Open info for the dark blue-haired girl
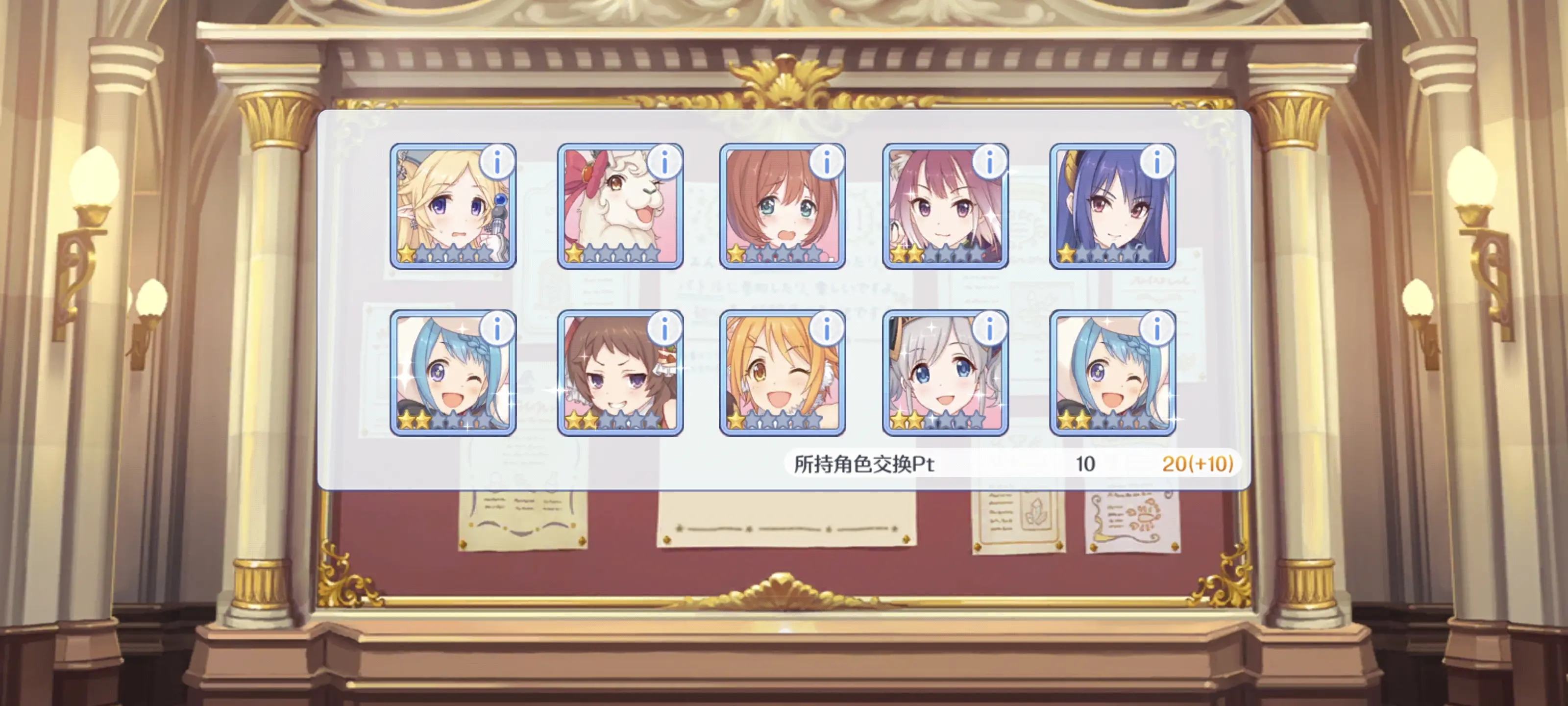 pos(1157,162)
